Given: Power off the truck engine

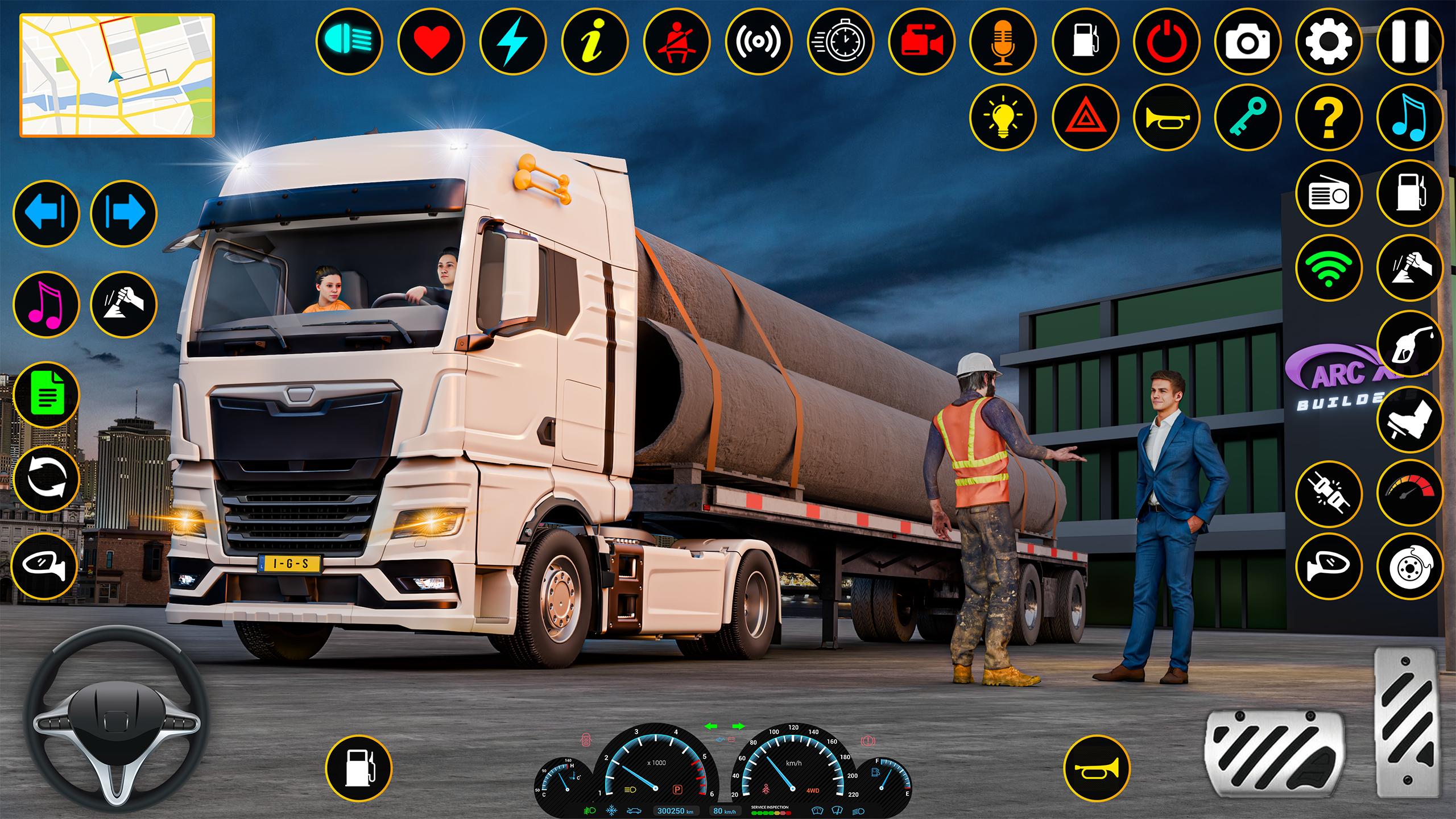Looking at the screenshot, I should coord(1166,40).
